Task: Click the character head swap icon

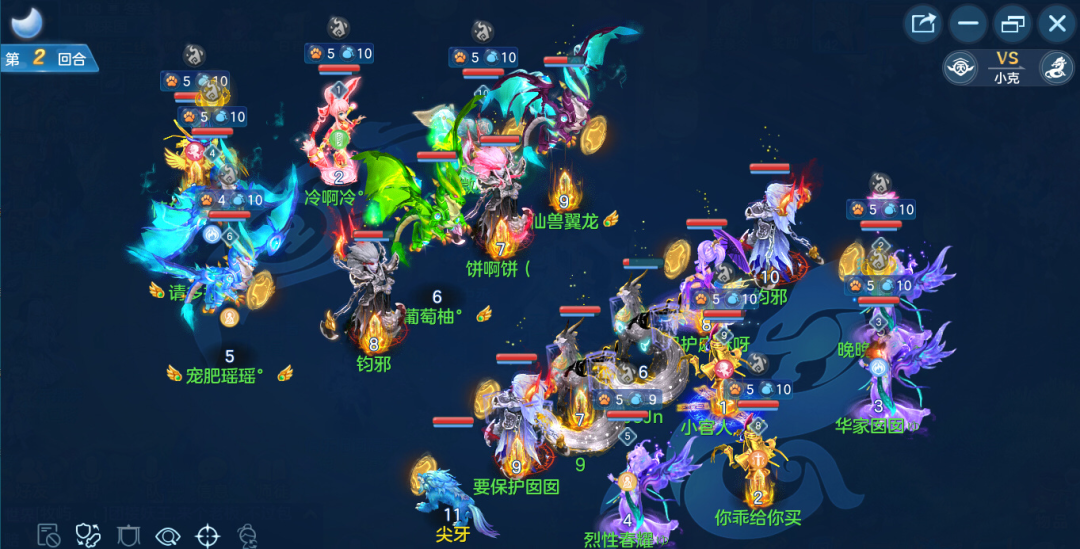Action: tap(248, 535)
